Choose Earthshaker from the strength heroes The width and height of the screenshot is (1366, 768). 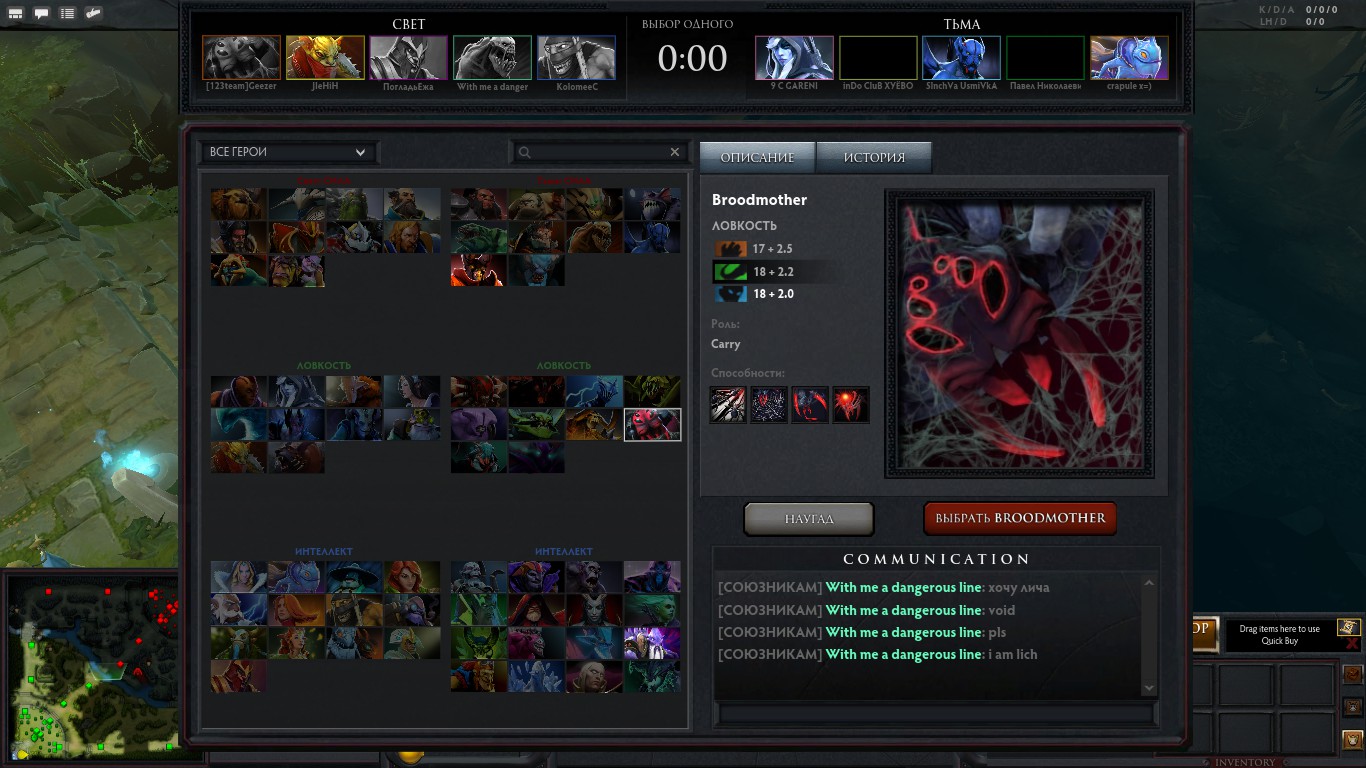239,204
